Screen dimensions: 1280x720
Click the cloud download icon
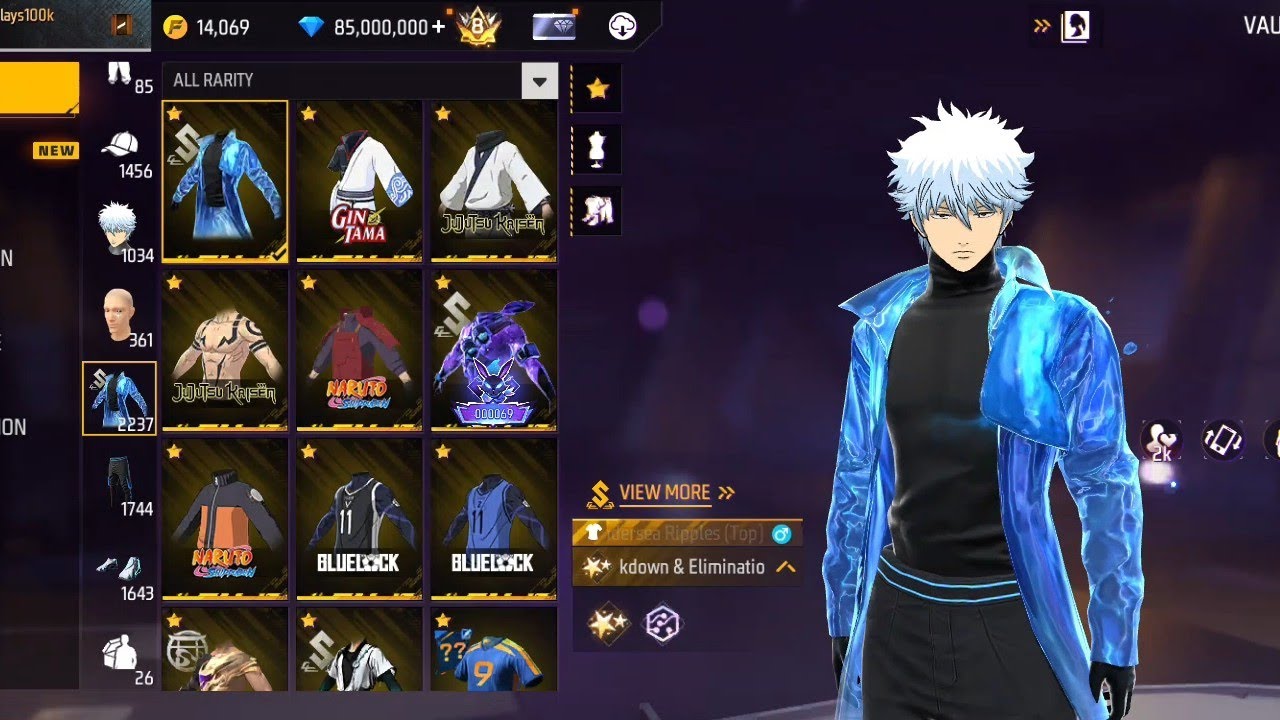pyautogui.click(x=622, y=27)
